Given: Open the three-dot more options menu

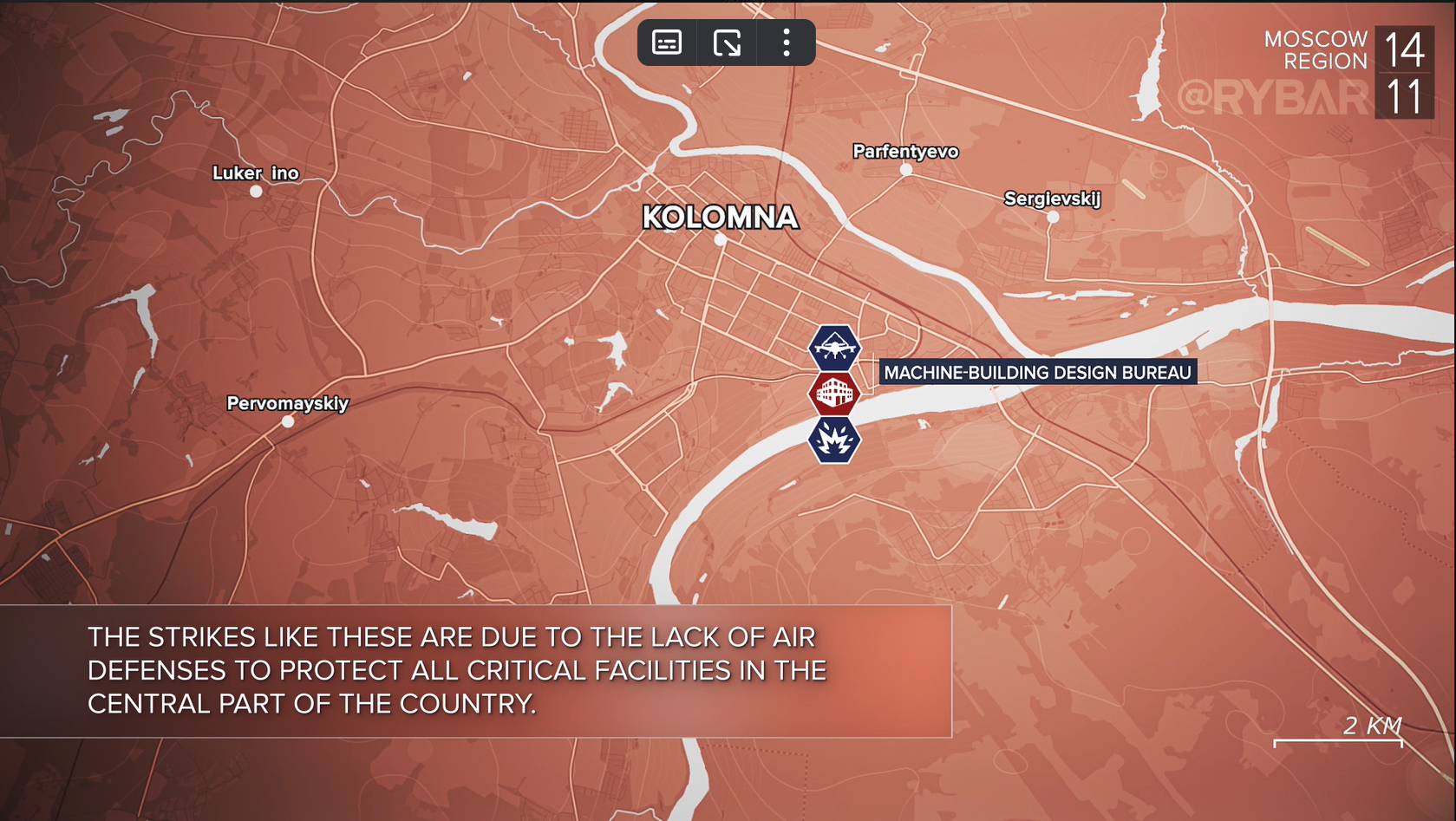Looking at the screenshot, I should pos(787,42).
